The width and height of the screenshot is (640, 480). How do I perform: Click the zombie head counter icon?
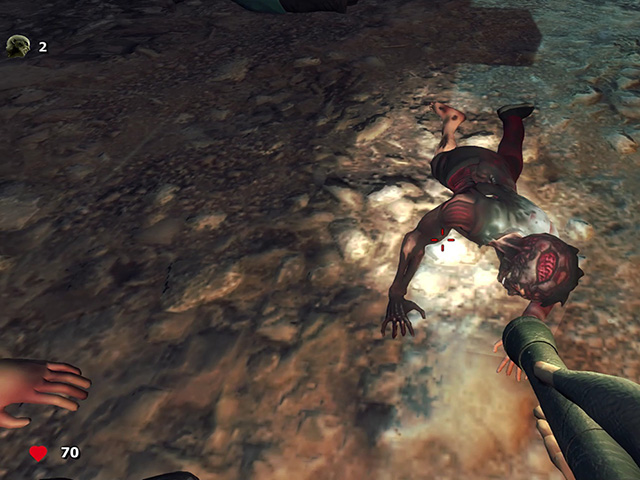tap(18, 46)
